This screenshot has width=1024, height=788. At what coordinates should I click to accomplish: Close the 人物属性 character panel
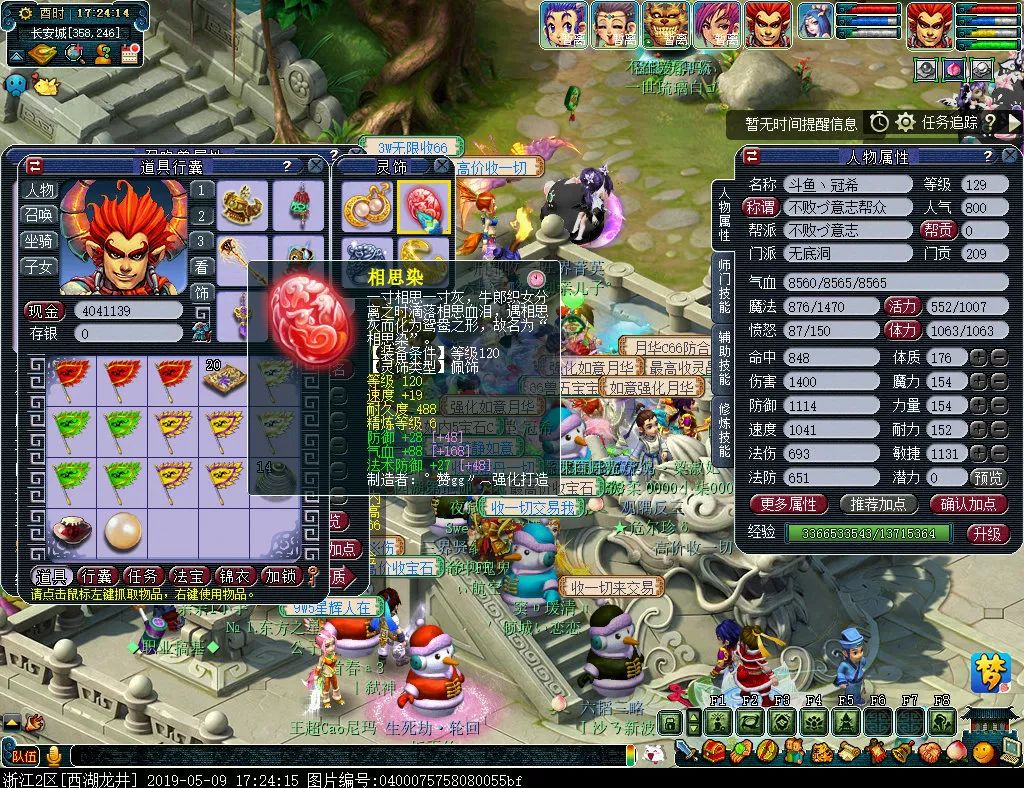(1011, 156)
